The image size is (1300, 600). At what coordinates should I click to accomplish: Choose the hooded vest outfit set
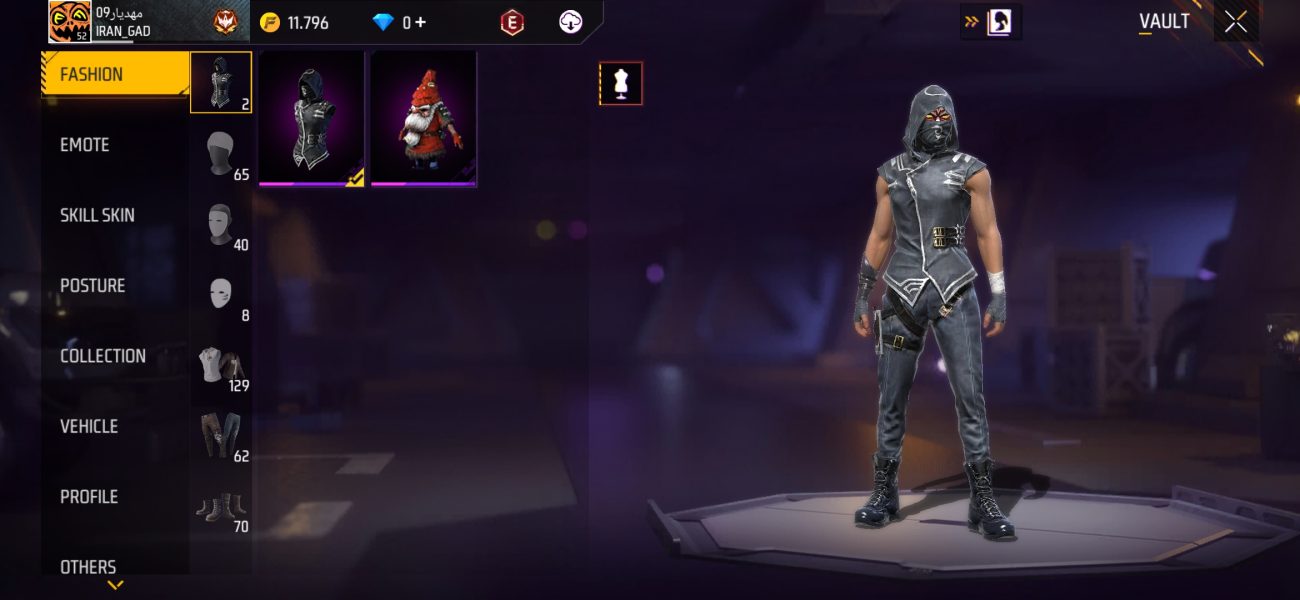point(311,118)
